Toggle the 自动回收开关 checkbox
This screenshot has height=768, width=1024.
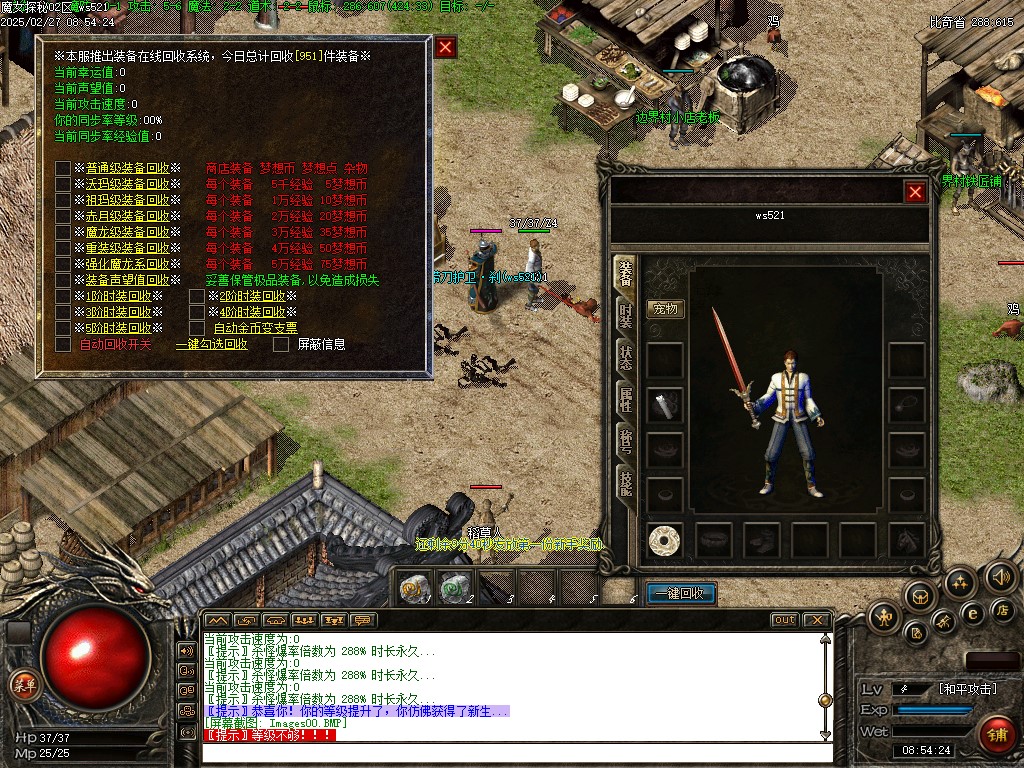[63, 344]
